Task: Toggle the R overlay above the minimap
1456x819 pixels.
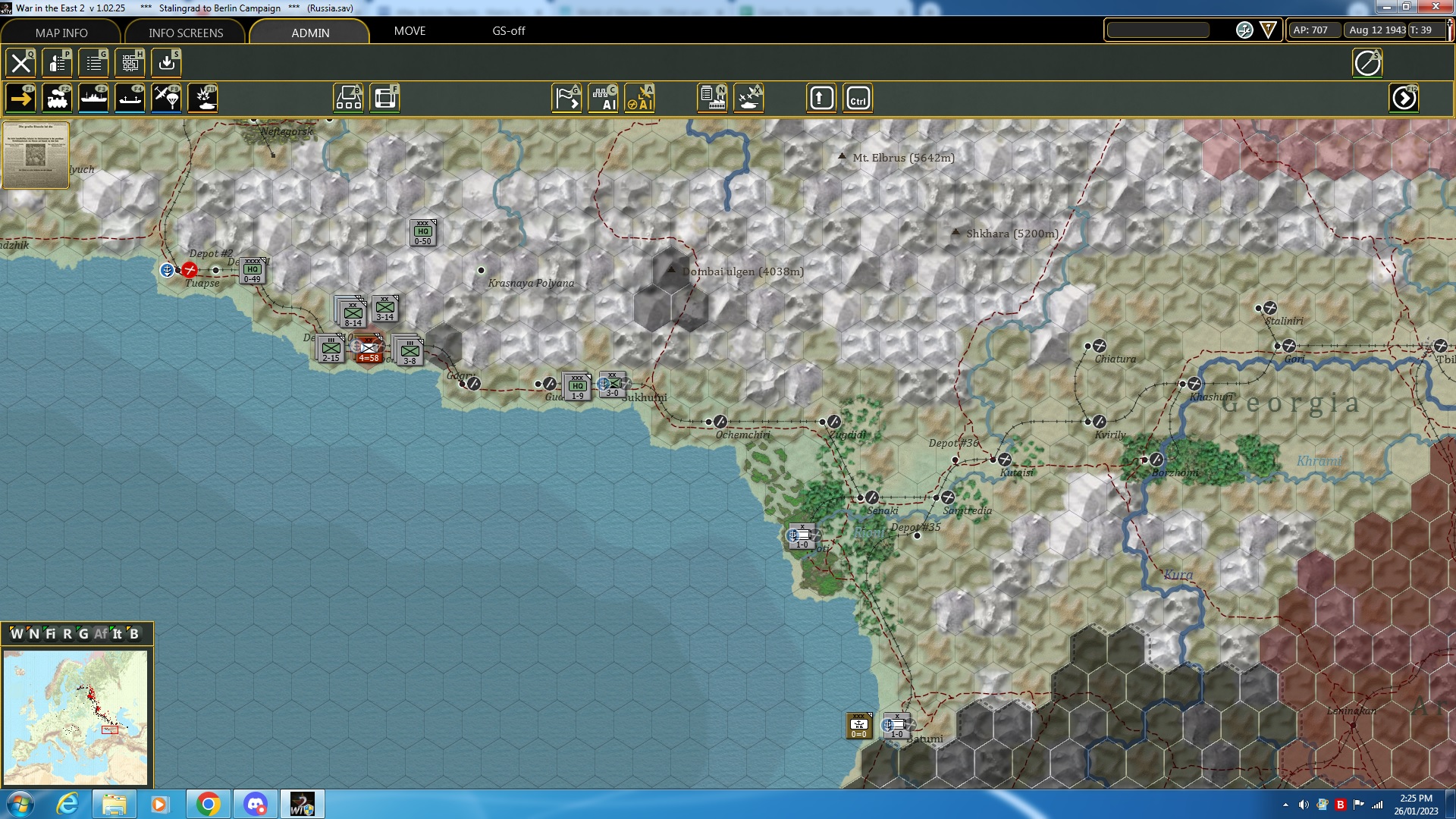Action: (x=68, y=634)
